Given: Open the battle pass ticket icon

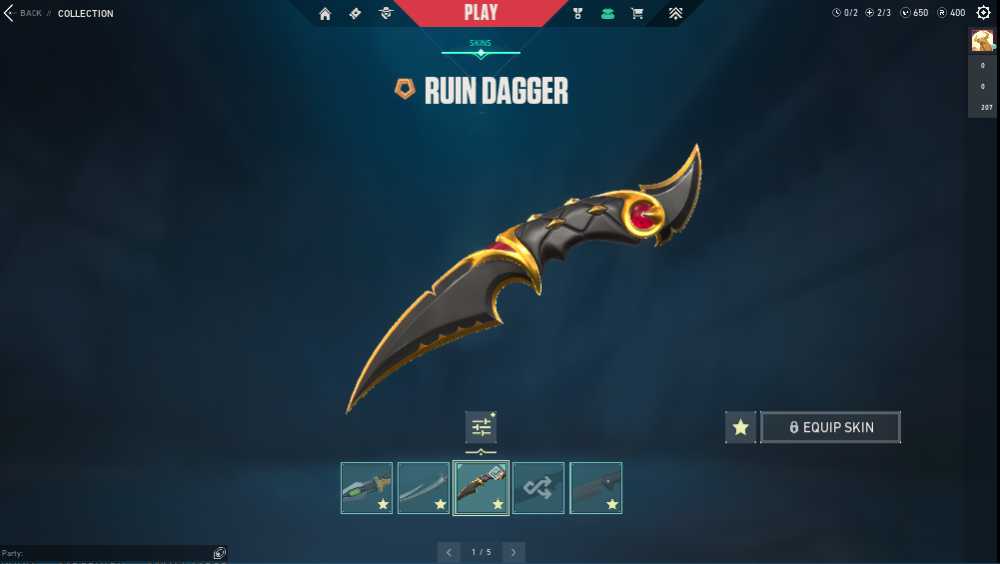Looking at the screenshot, I should 355,13.
